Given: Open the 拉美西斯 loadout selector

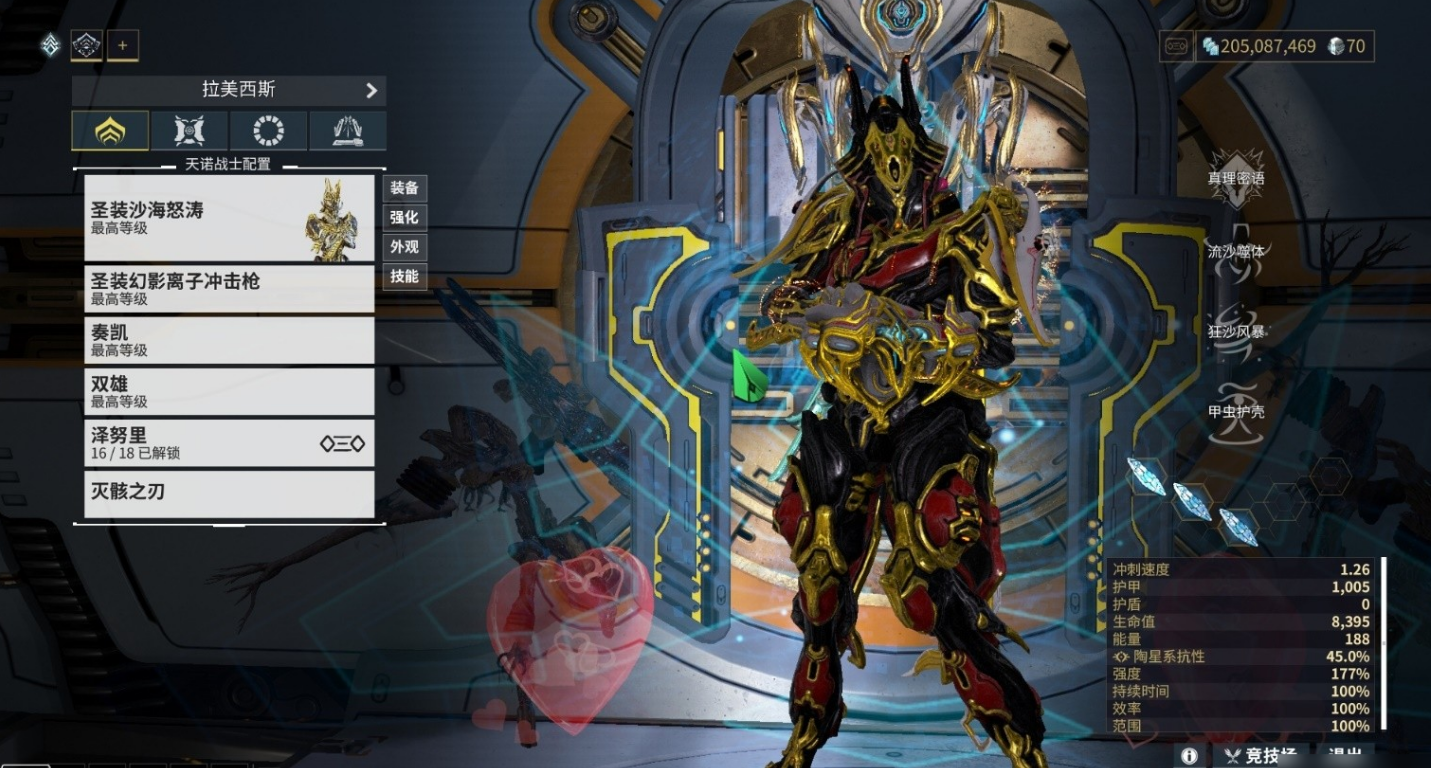Looking at the screenshot, I should coord(229,90).
